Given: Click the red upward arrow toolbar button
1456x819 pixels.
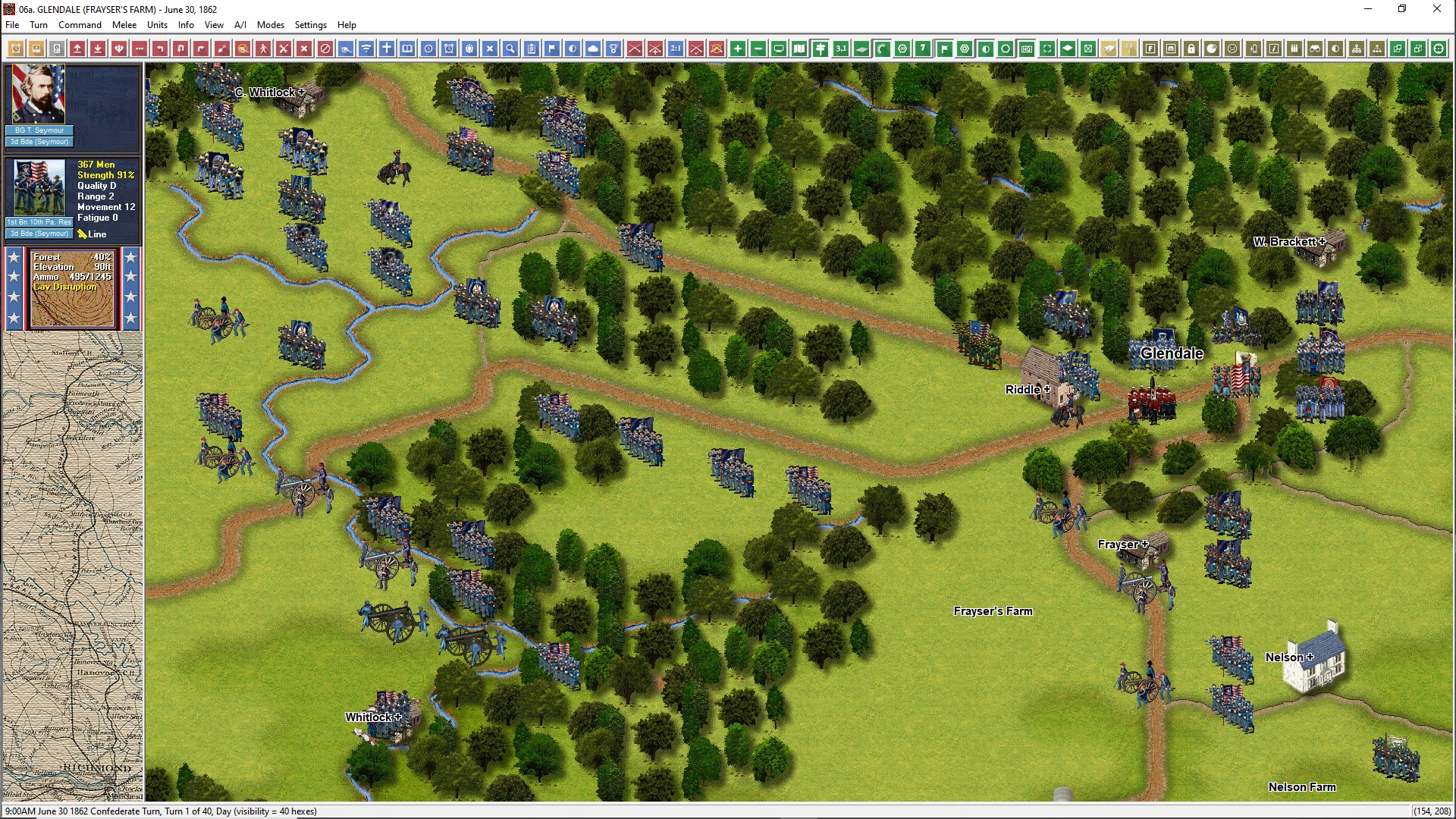Looking at the screenshot, I should tap(77, 49).
